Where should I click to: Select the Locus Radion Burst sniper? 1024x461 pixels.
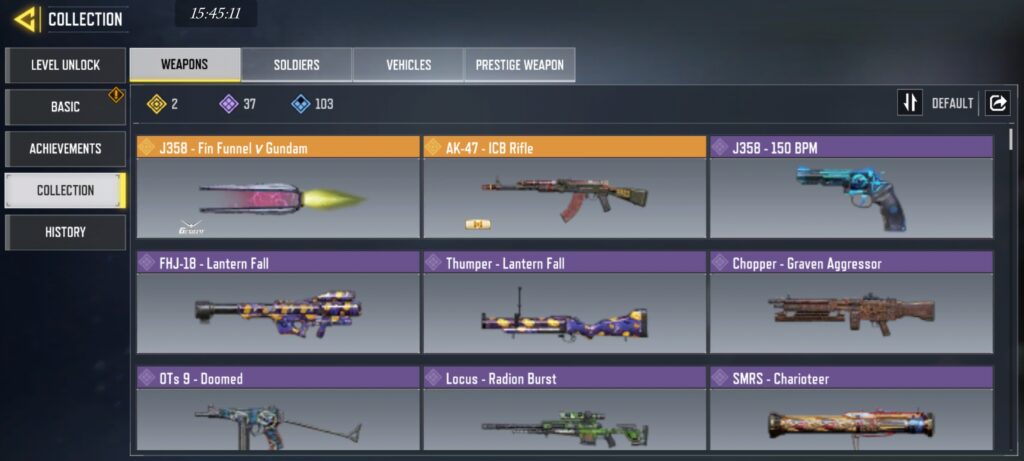pyautogui.click(x=564, y=410)
